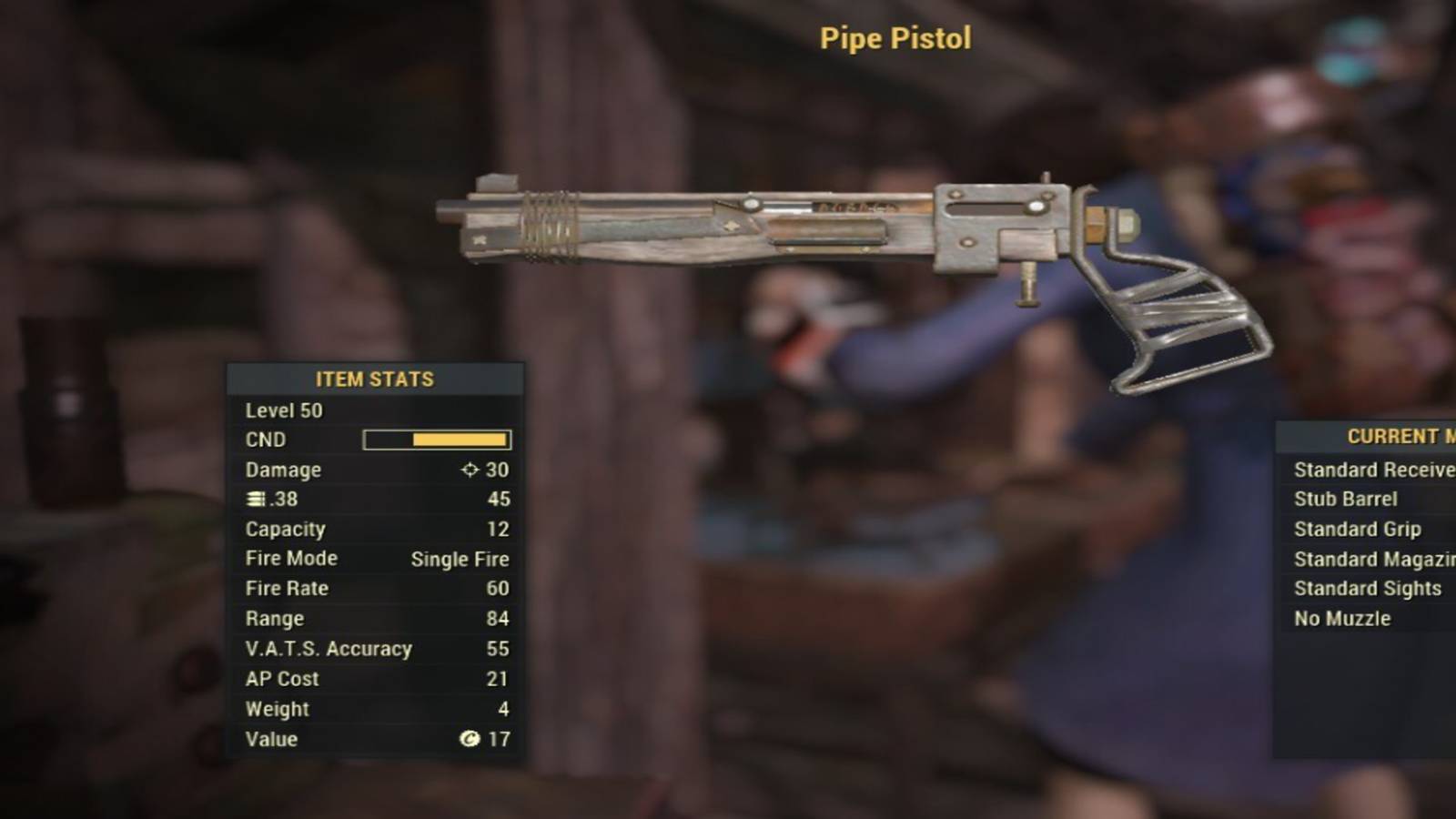Select the .38 ammo icon
1456x819 pixels.
pos(253,499)
